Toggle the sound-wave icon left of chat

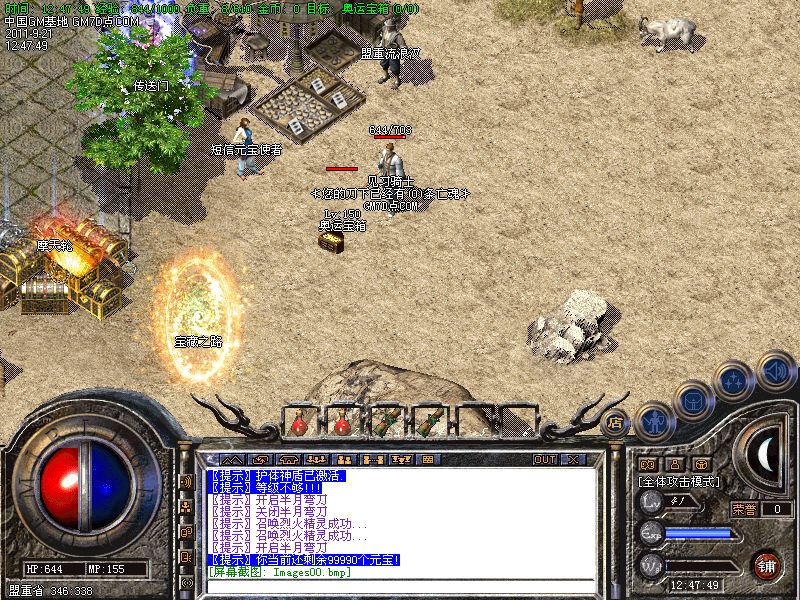(x=186, y=481)
